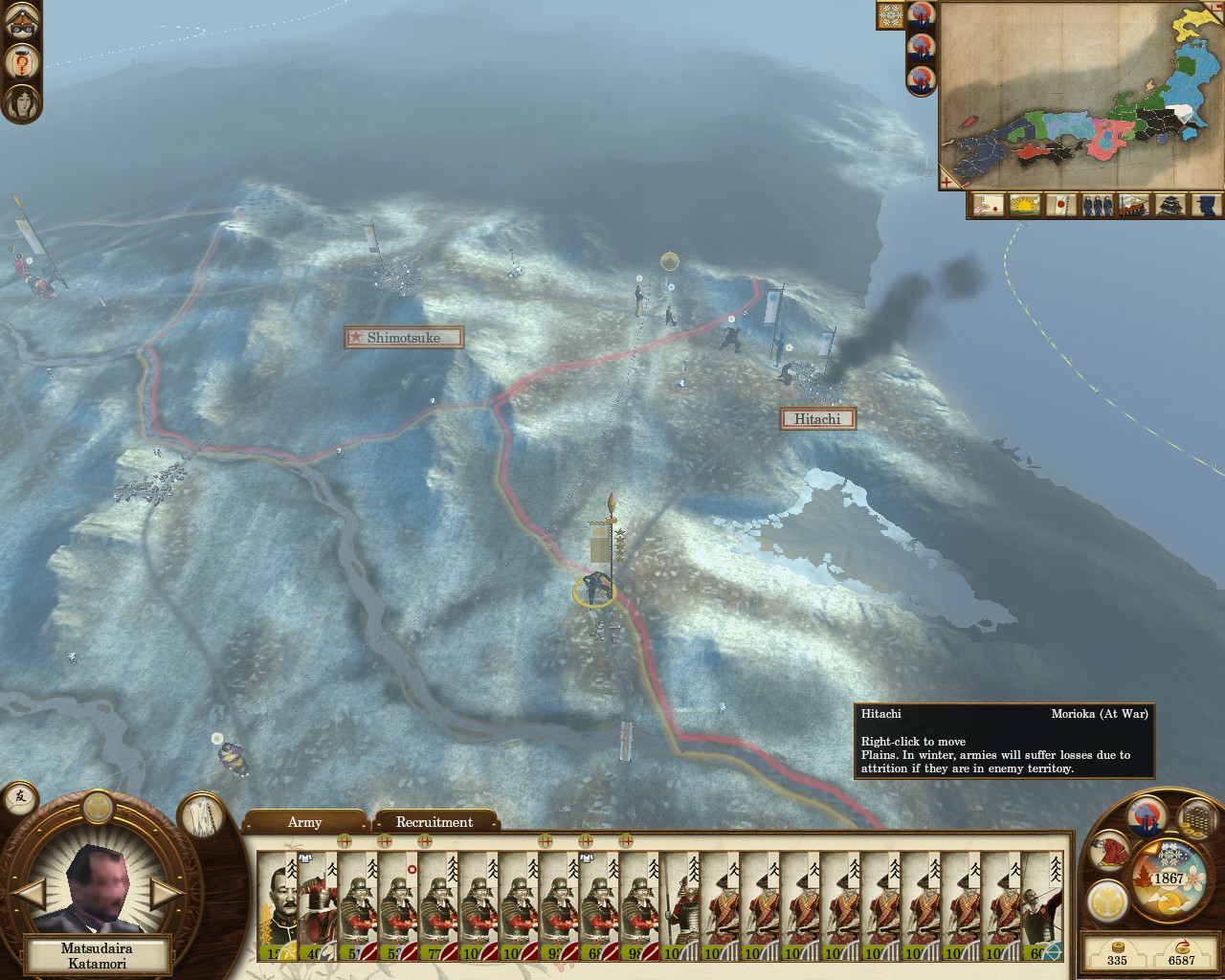The image size is (1225, 980).
Task: Click the snowflake event notification icon
Action: click(x=890, y=16)
